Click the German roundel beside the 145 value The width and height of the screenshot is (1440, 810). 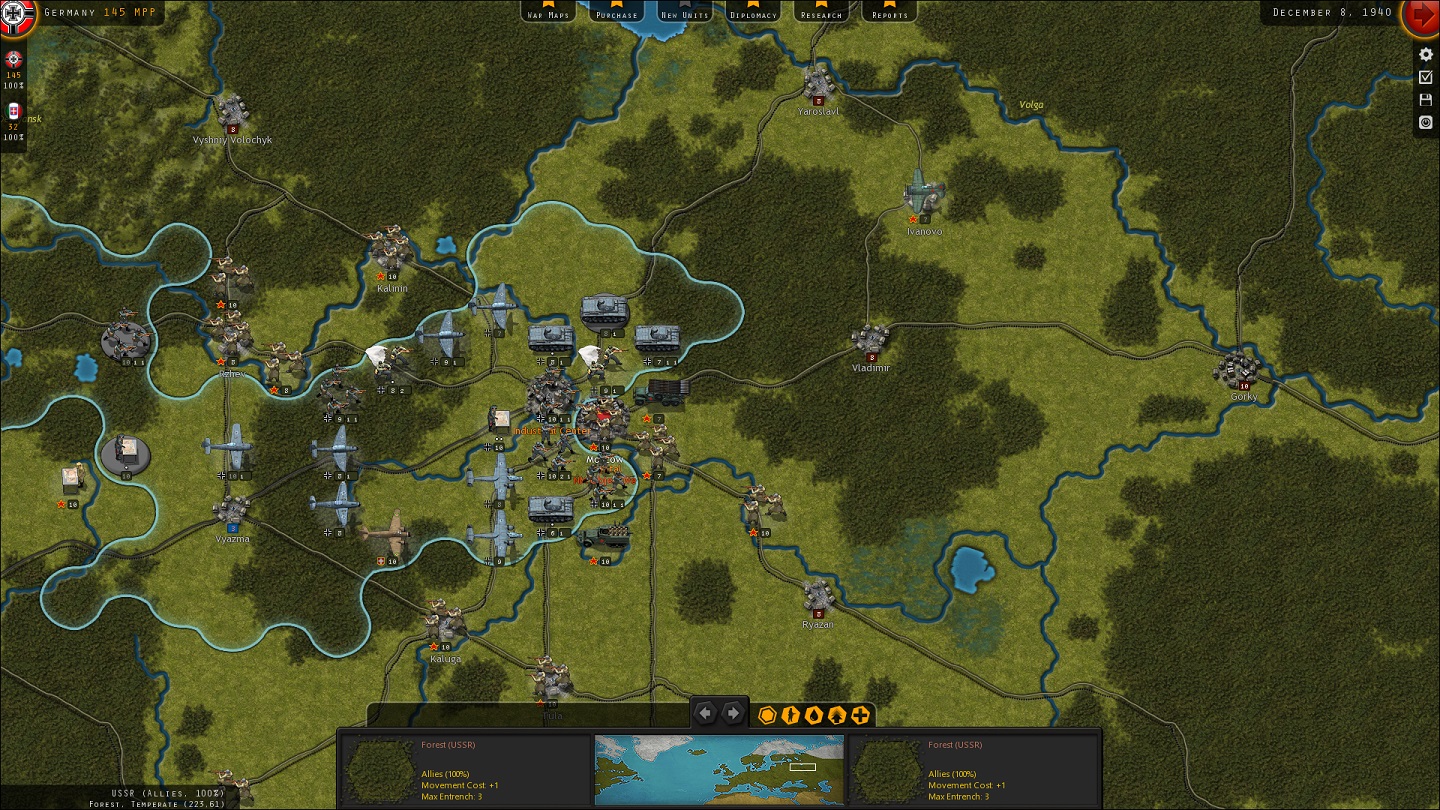[x=13, y=60]
